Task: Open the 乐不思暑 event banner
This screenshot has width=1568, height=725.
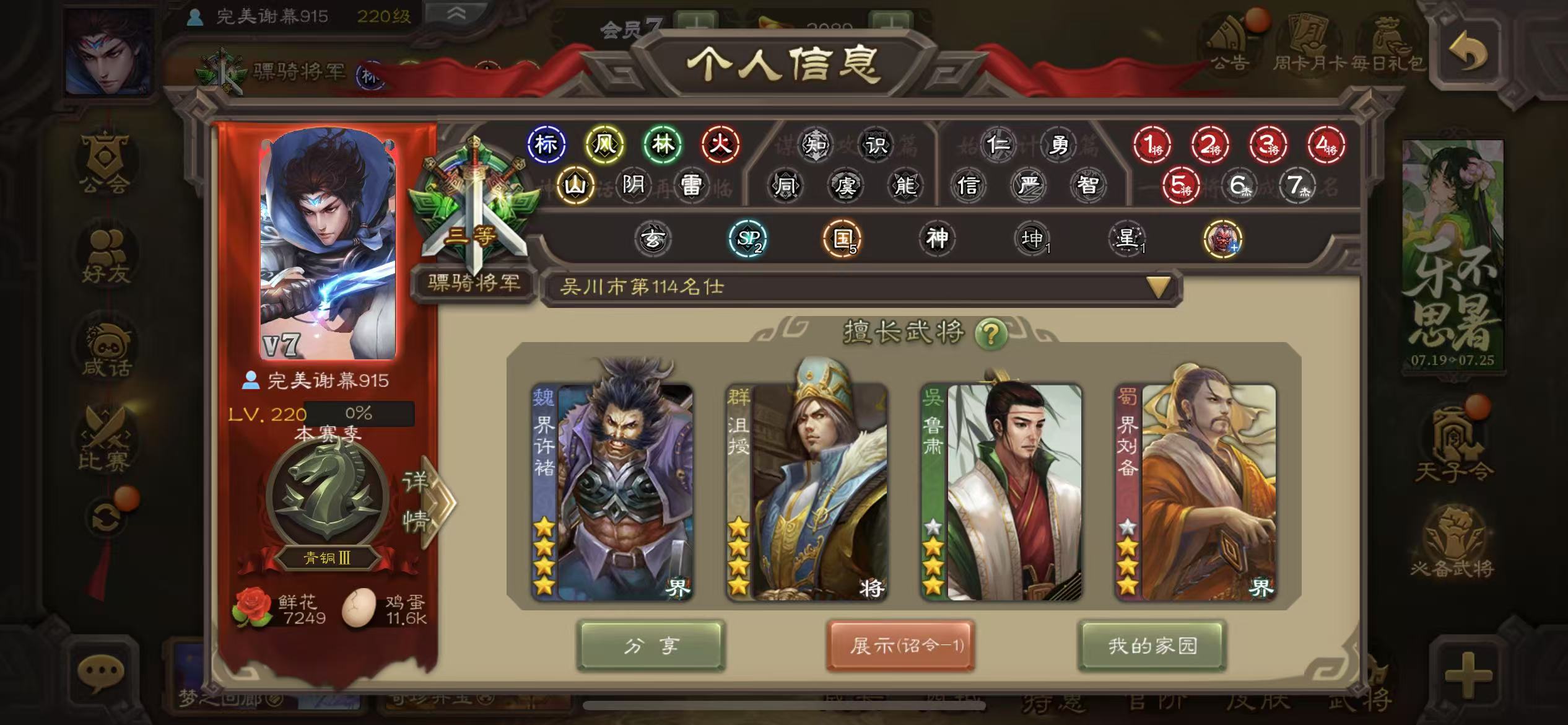Action: point(1453,254)
